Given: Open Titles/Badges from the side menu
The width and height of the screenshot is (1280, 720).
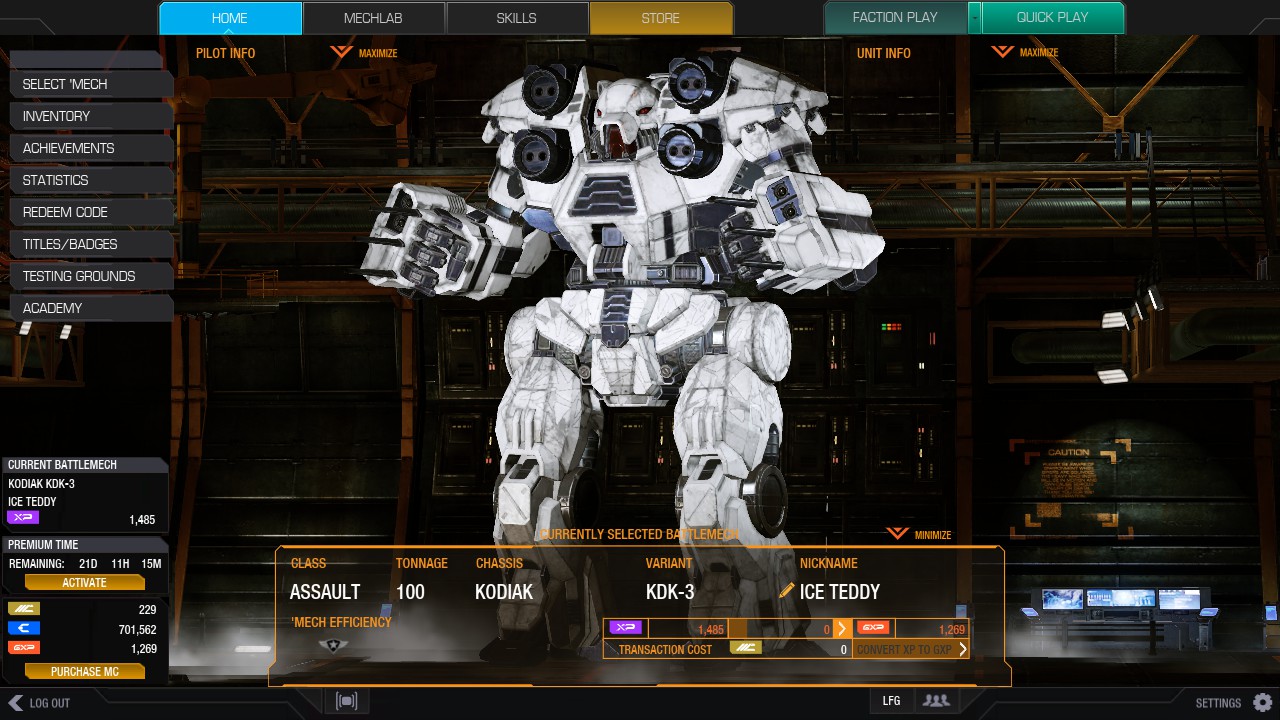Looking at the screenshot, I should tap(90, 244).
